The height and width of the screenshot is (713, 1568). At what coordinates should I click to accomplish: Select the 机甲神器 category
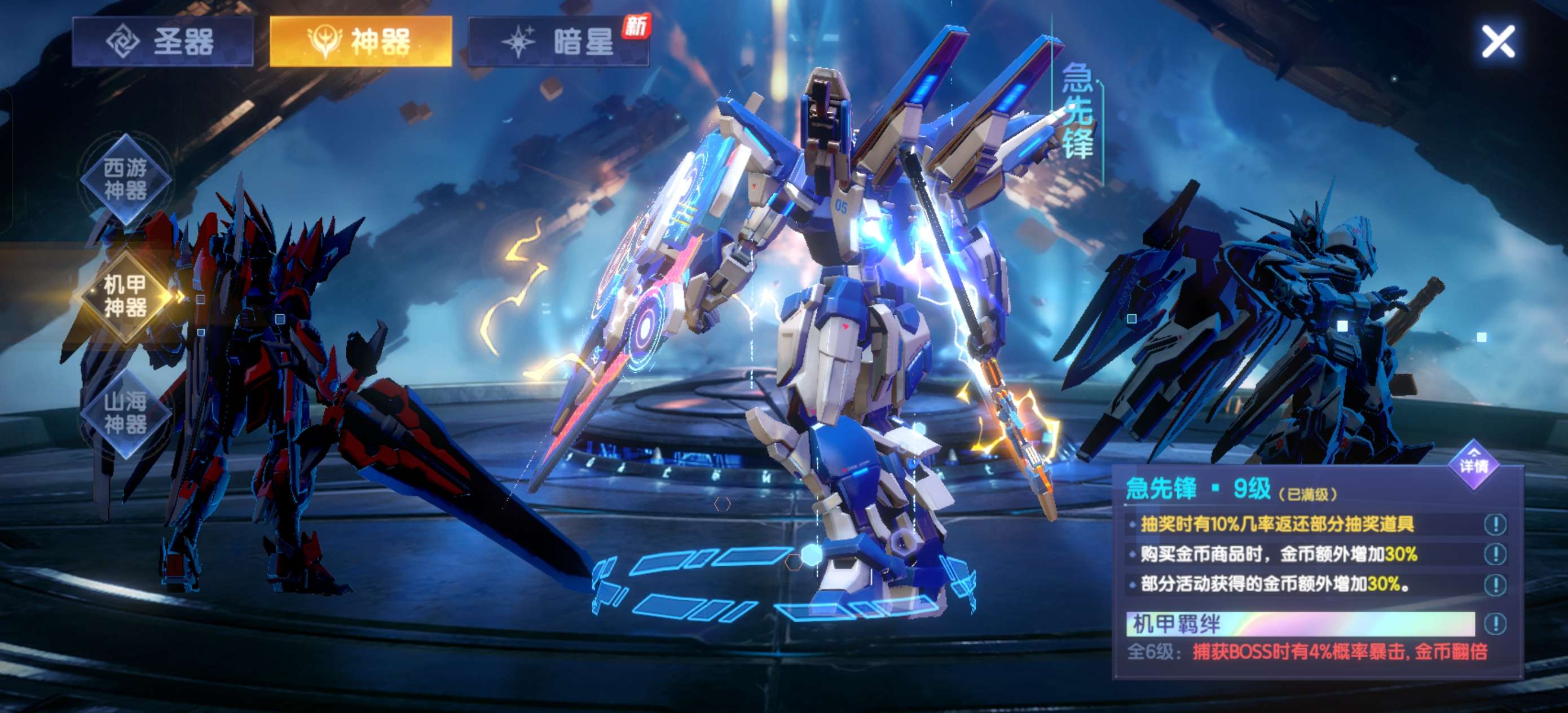125,296
